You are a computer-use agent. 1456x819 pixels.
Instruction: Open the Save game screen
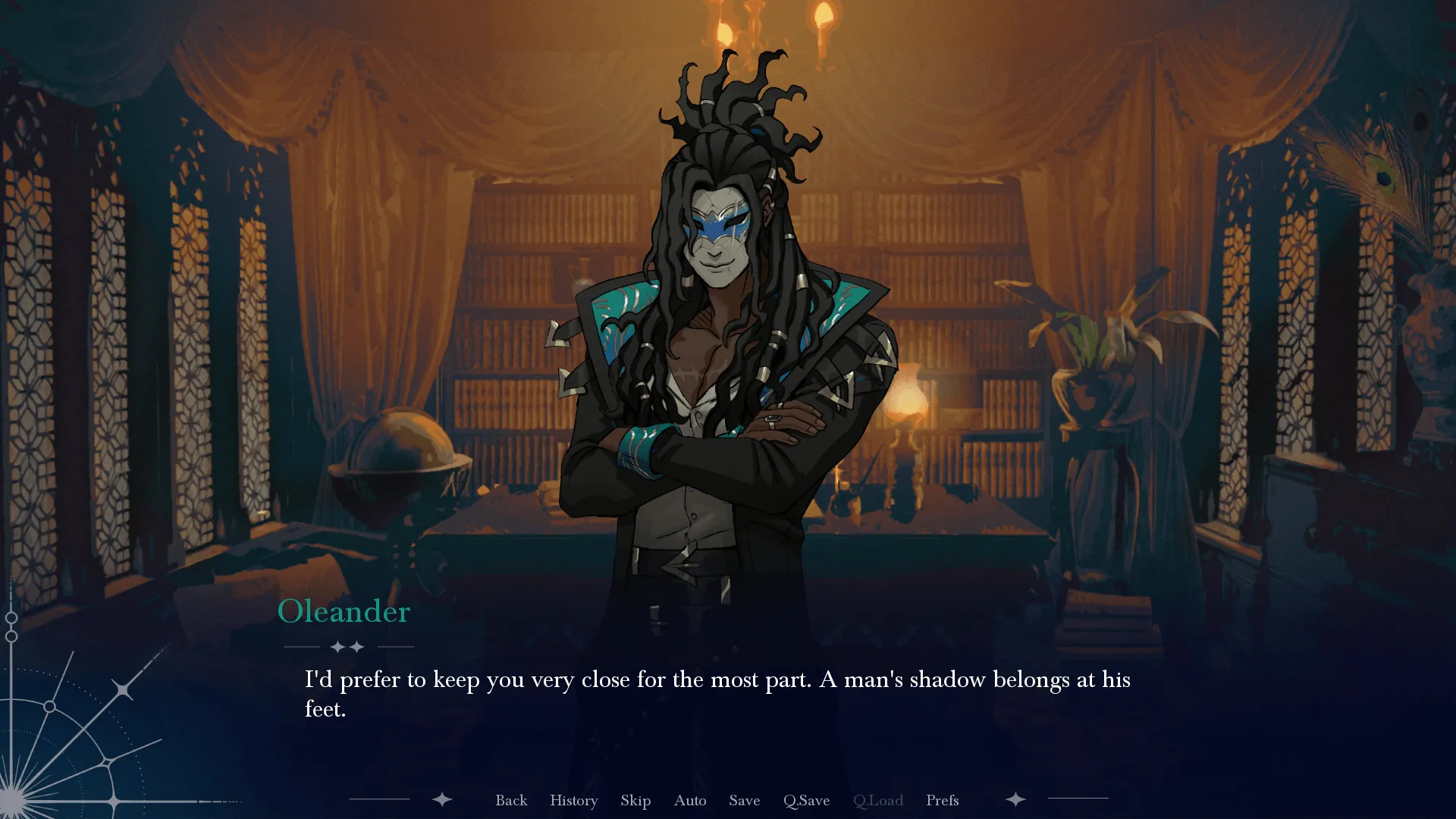pos(744,800)
